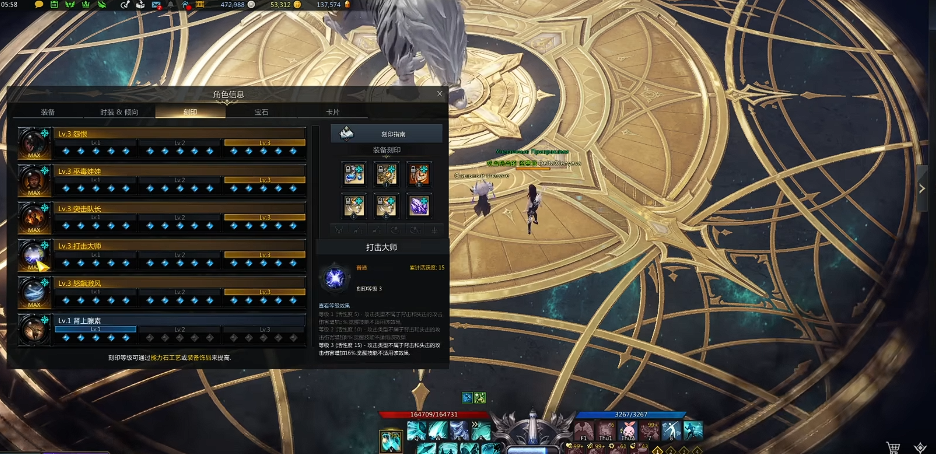Open the 卡片 cards tab
This screenshot has width=936, height=454.
(x=332, y=112)
